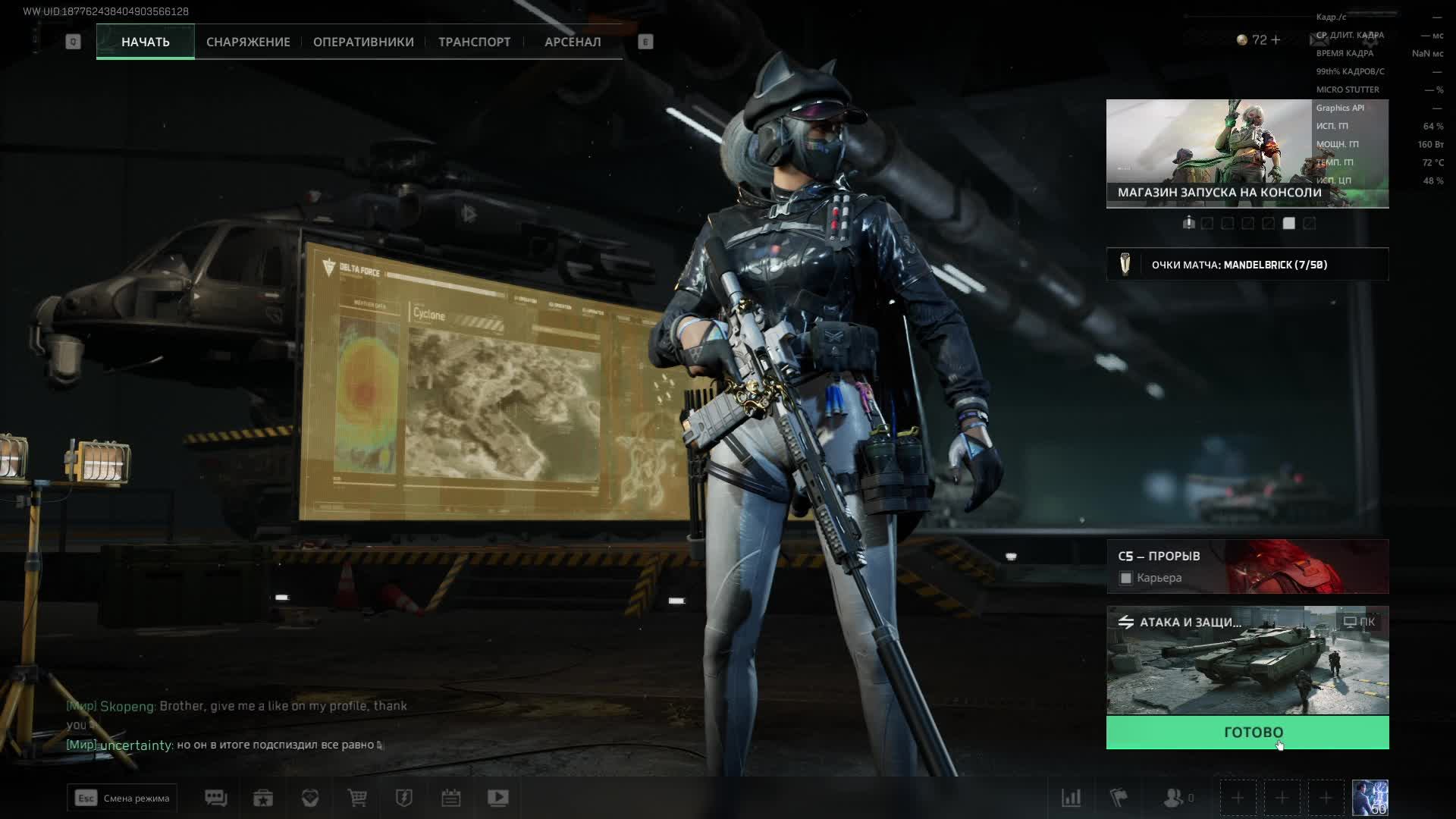The width and height of the screenshot is (1456, 819).
Task: Open the АРСЕНАЛ tab
Action: pos(573,42)
